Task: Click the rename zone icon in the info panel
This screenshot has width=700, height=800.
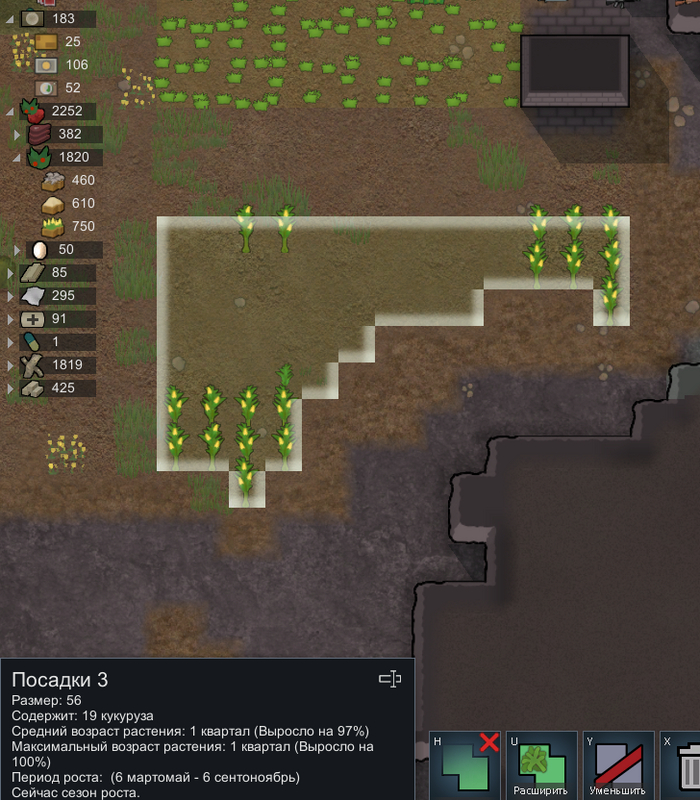Action: click(x=390, y=680)
